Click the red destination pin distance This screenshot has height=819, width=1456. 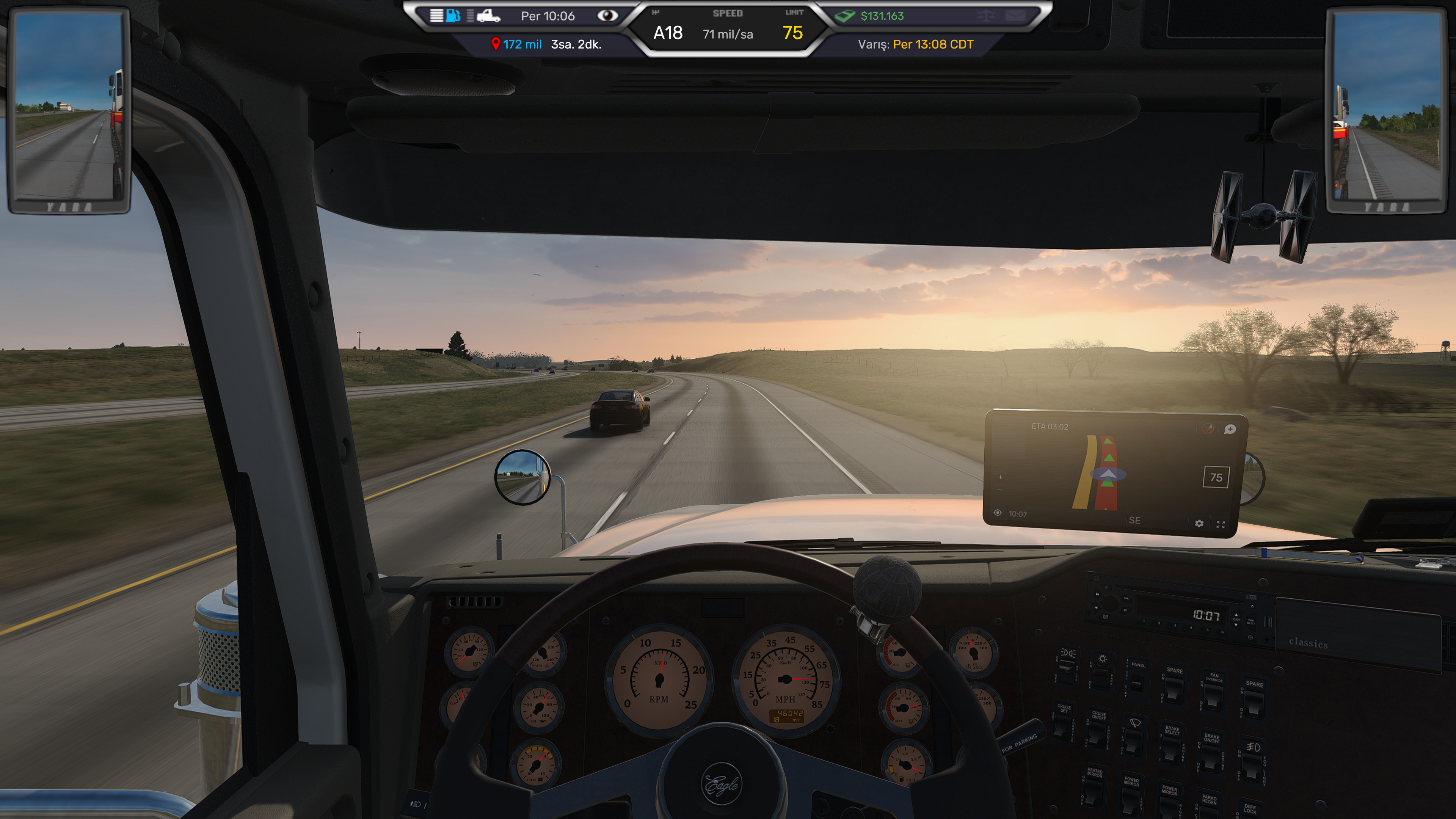tap(516, 44)
